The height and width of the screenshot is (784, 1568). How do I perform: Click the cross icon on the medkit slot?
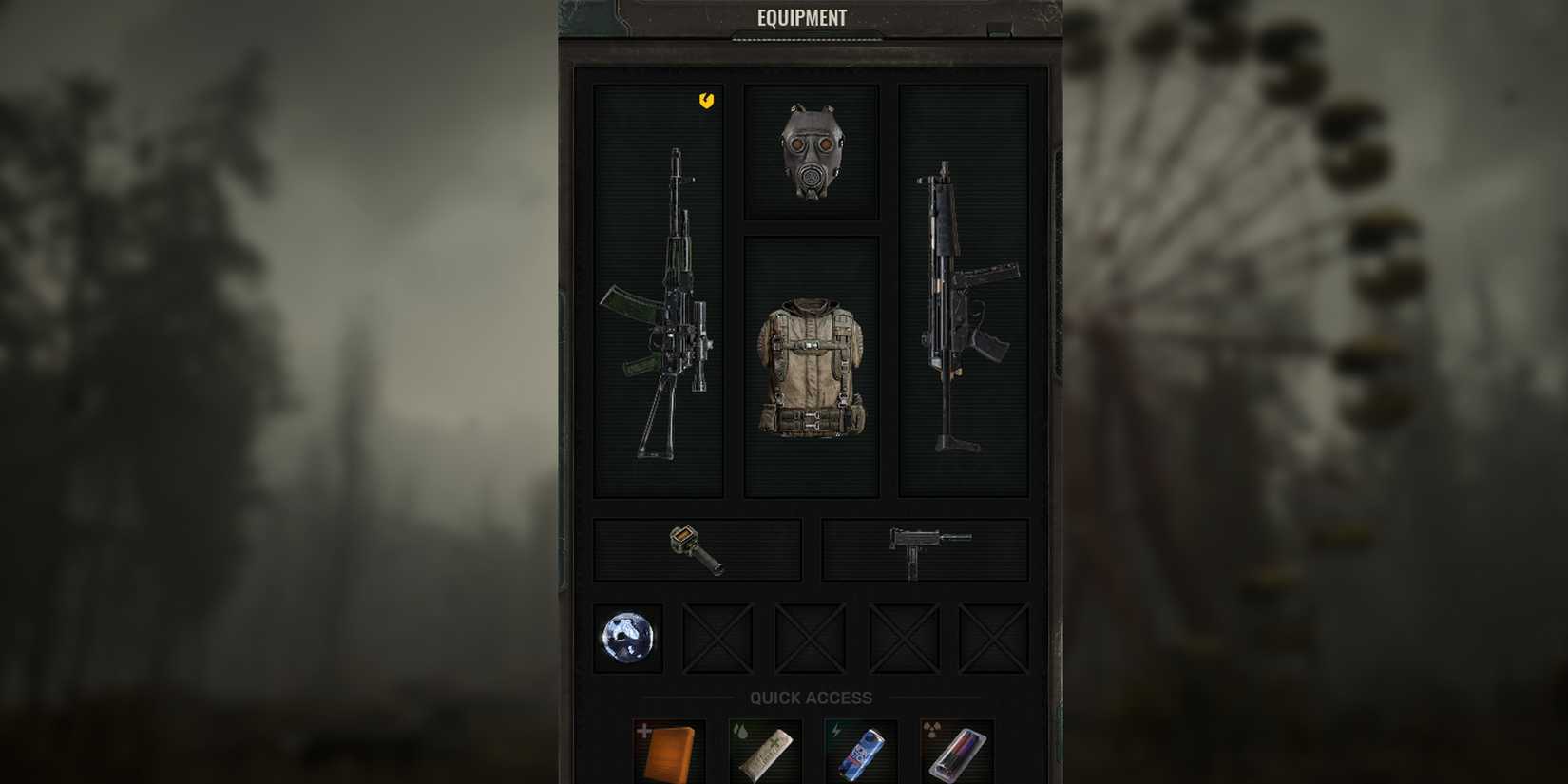[642, 731]
